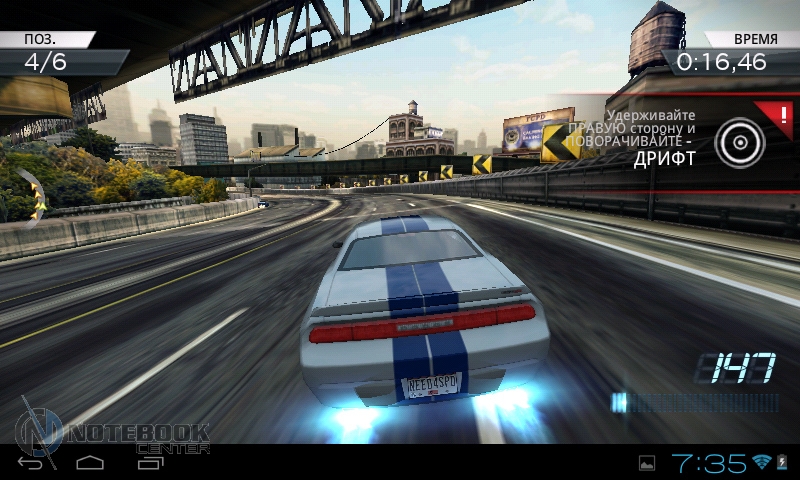Viewport: 800px width, 480px height.
Task: Tap the Android back arrow
Action: pos(31,463)
